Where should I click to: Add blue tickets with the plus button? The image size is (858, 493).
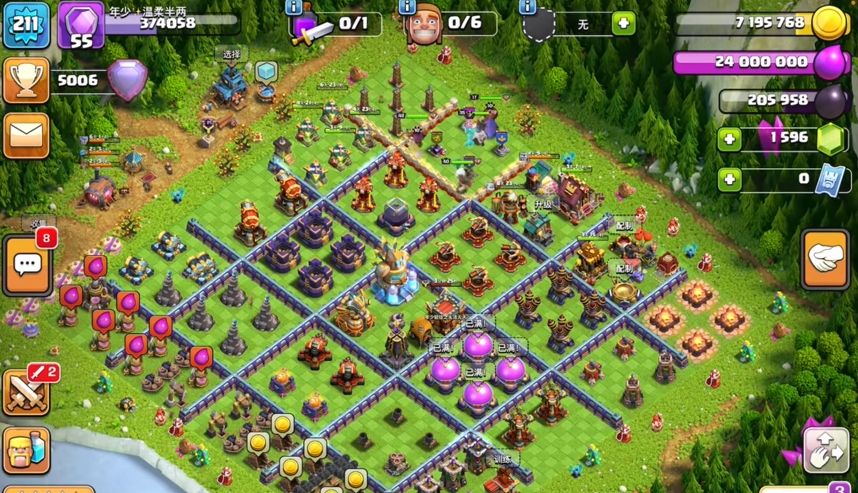(730, 179)
